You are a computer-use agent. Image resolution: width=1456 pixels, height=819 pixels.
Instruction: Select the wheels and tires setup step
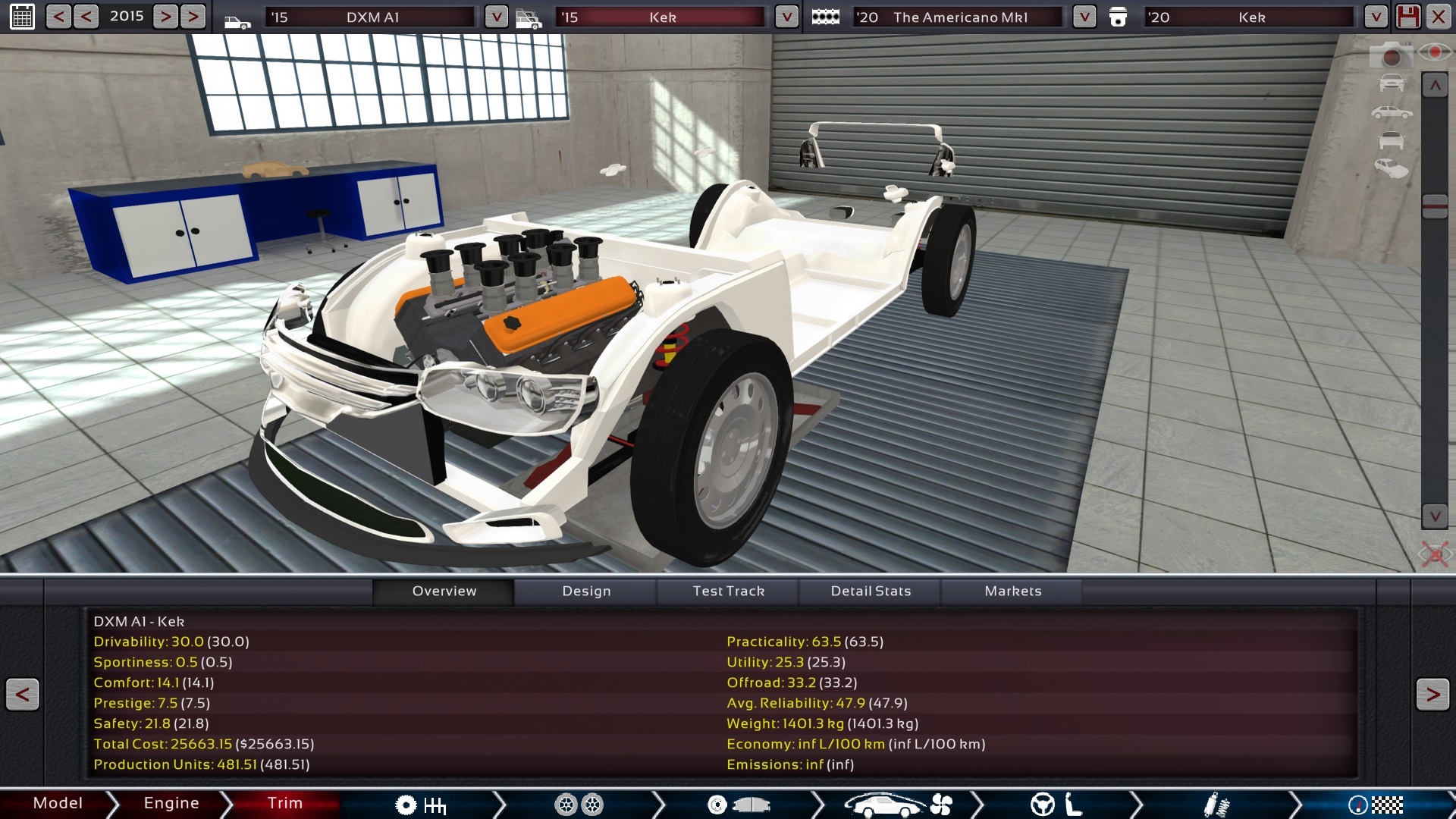pyautogui.click(x=580, y=805)
